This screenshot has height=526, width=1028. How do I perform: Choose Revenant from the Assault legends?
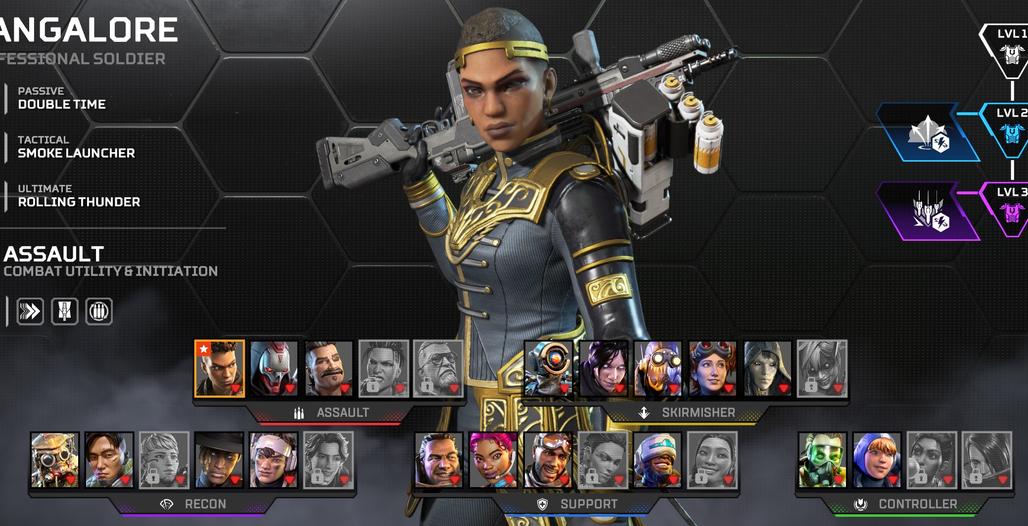tap(273, 369)
